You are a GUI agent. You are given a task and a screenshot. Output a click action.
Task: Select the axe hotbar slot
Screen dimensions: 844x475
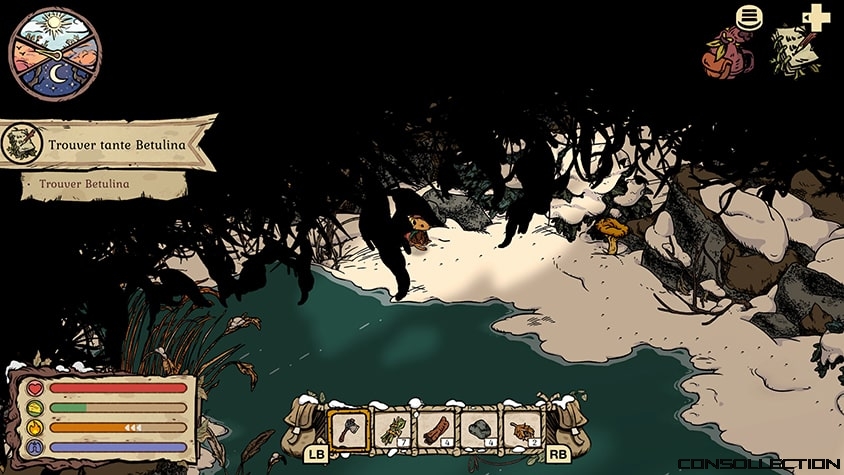(349, 430)
